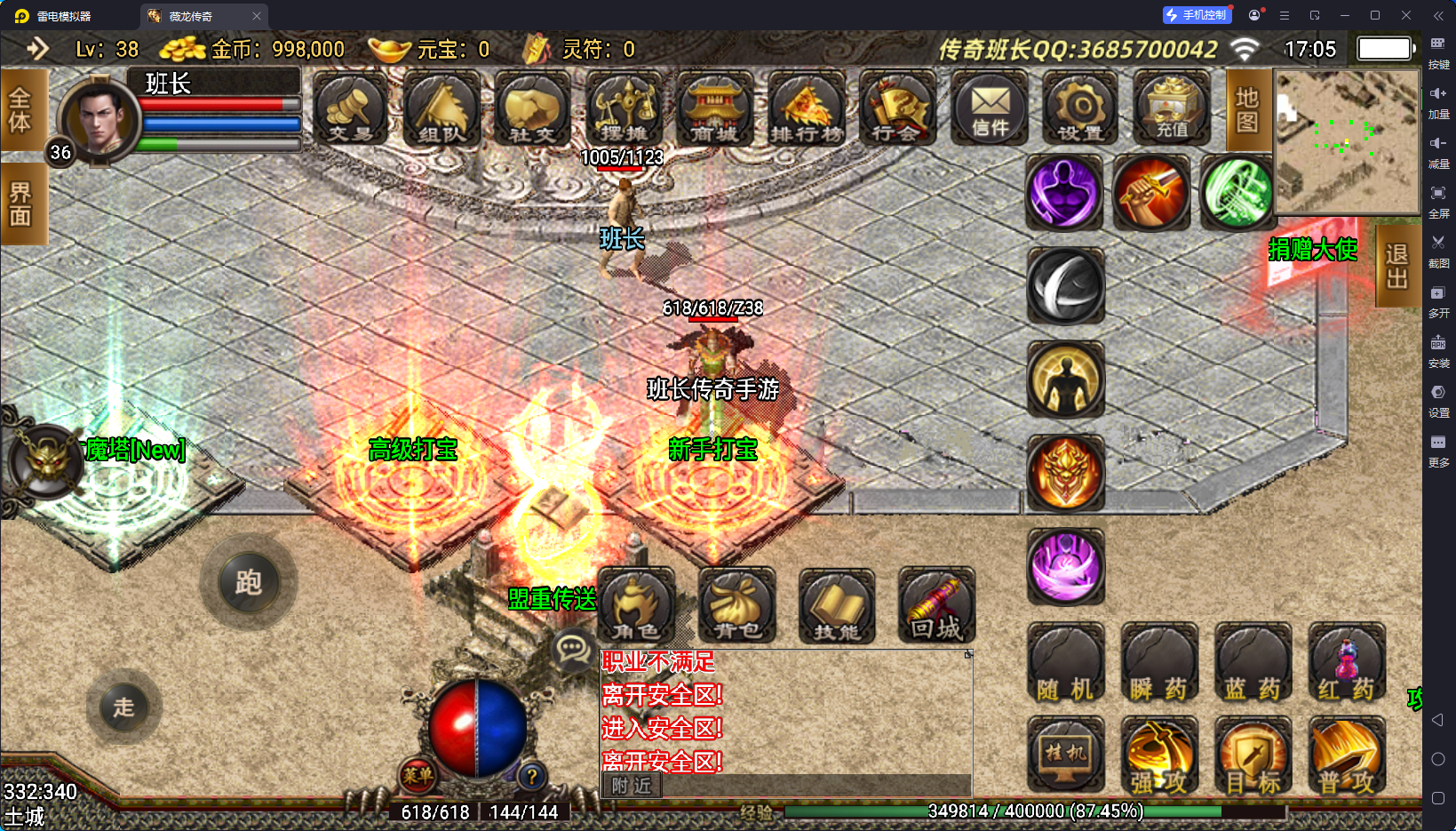
Task: Open the 信件 mail inbox
Action: coord(989,110)
